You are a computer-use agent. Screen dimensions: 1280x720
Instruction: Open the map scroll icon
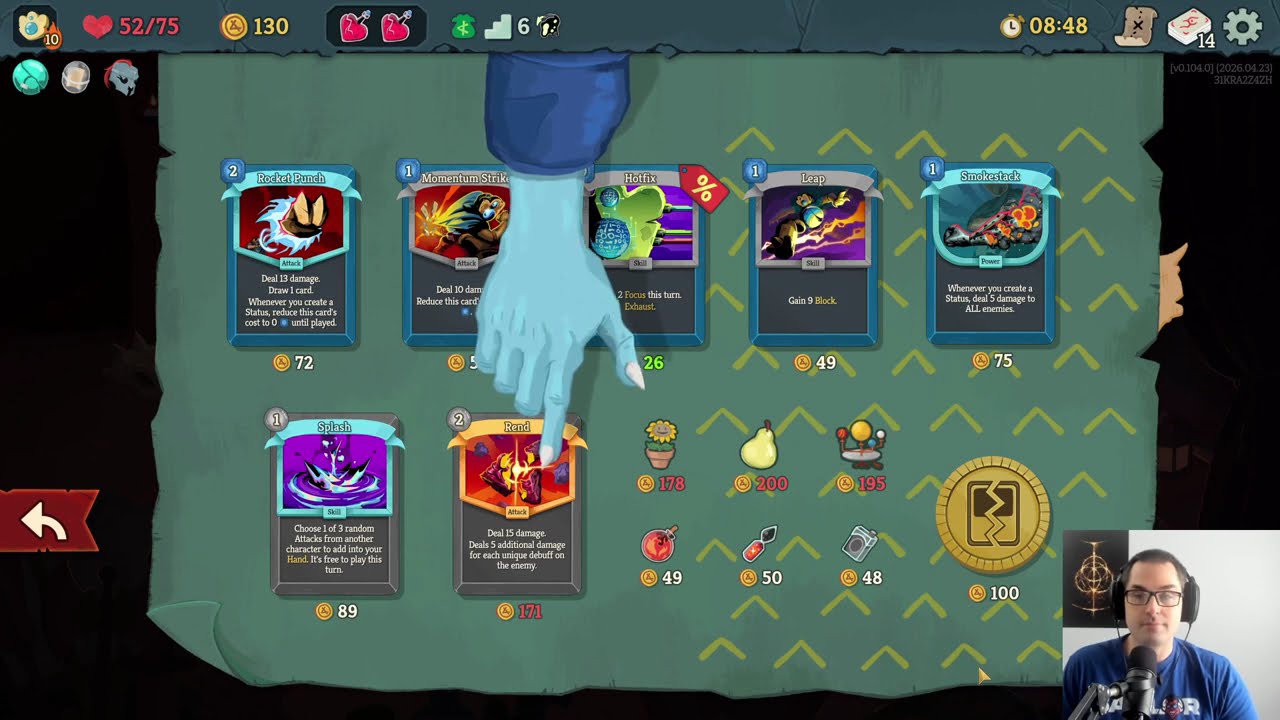point(1137,27)
